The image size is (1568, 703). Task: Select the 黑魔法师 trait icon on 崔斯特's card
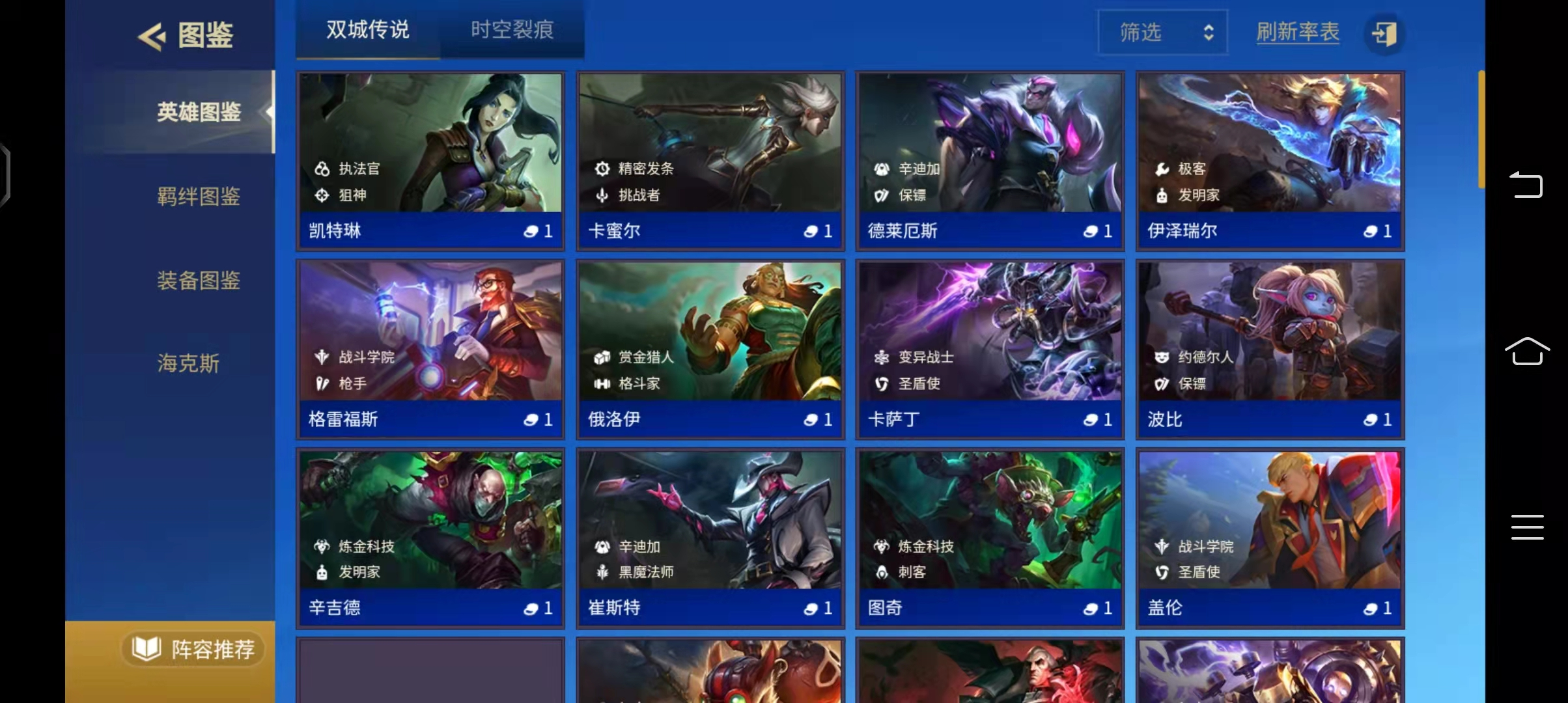602,572
